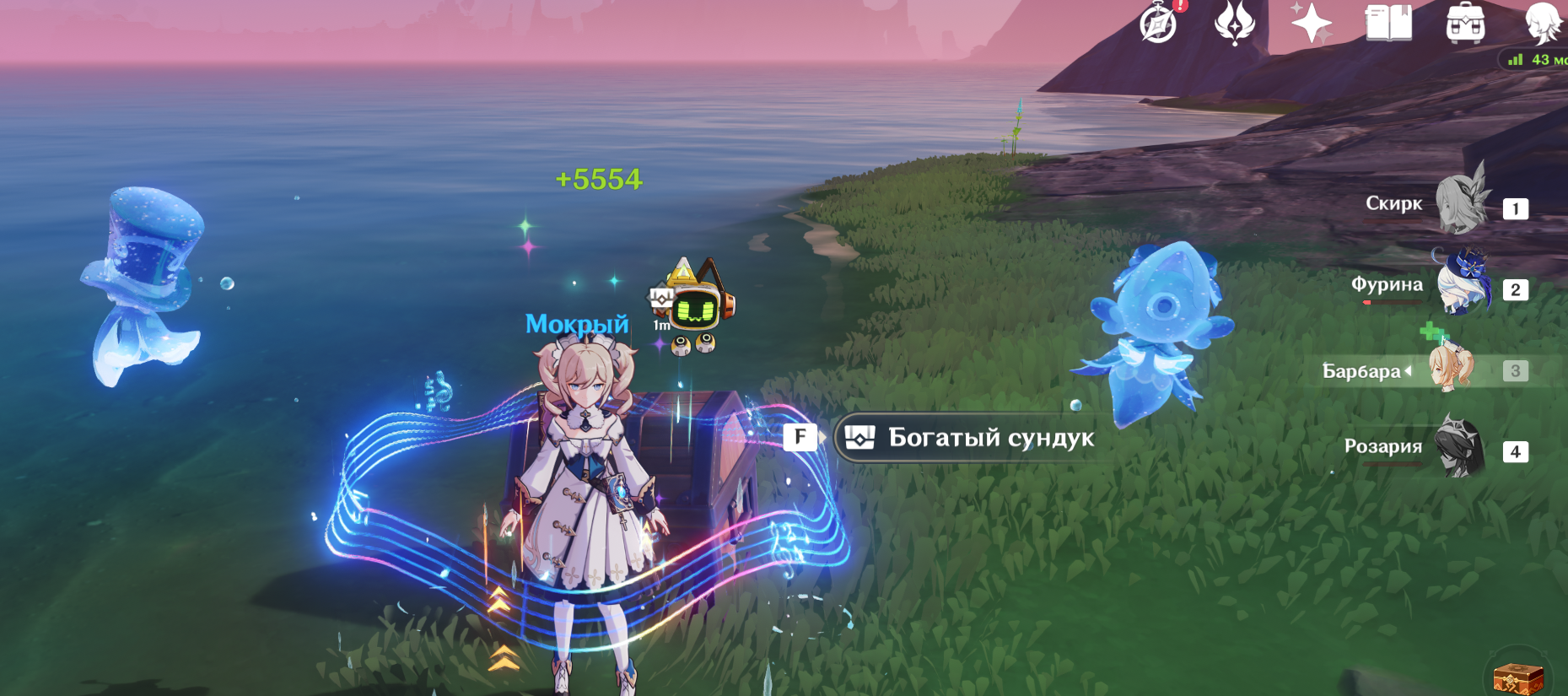Open the "Богатый сундук" interaction prompt
This screenshot has width=1568, height=696.
click(970, 437)
